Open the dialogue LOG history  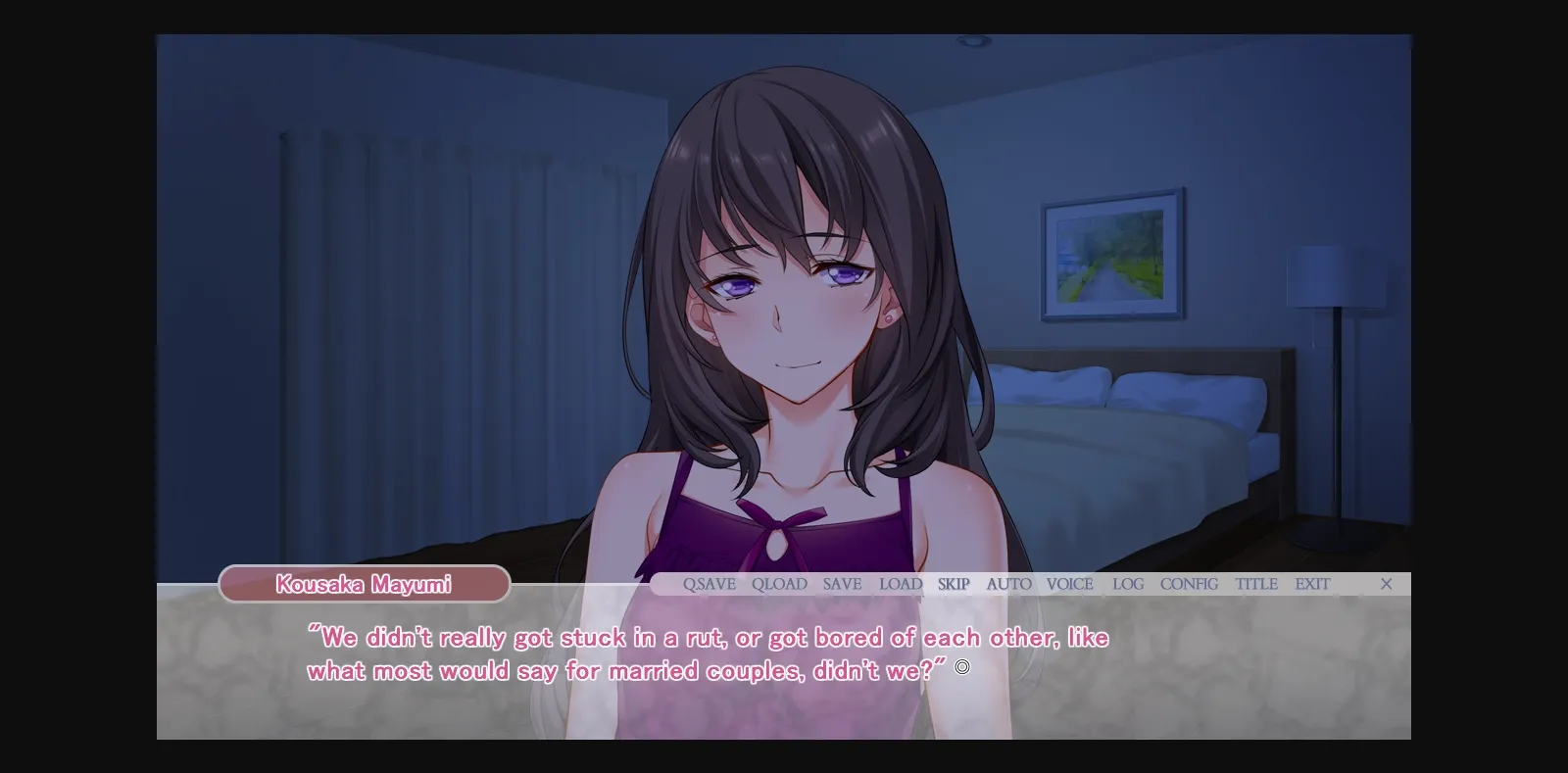point(1127,584)
